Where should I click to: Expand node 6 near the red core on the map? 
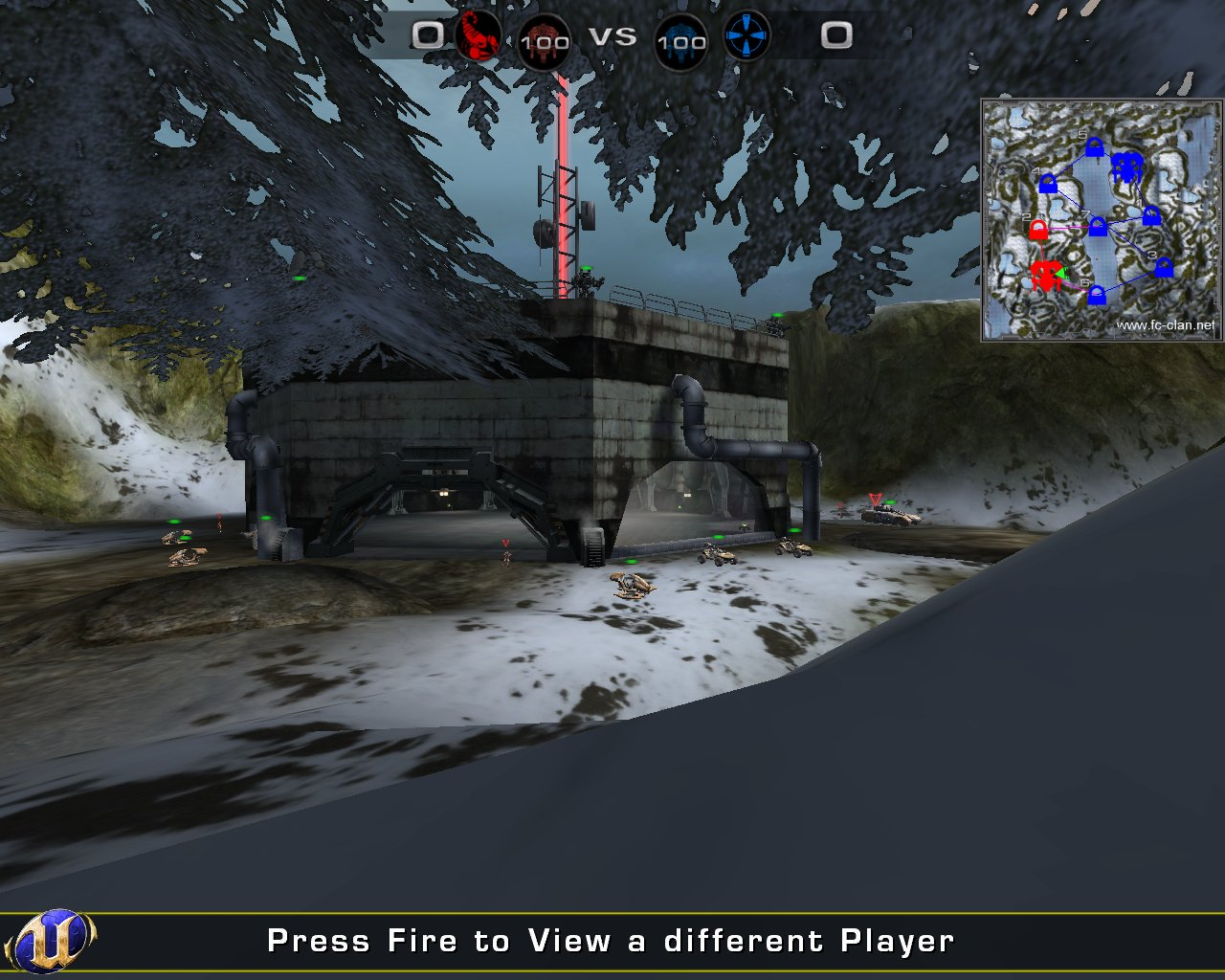click(x=1098, y=296)
